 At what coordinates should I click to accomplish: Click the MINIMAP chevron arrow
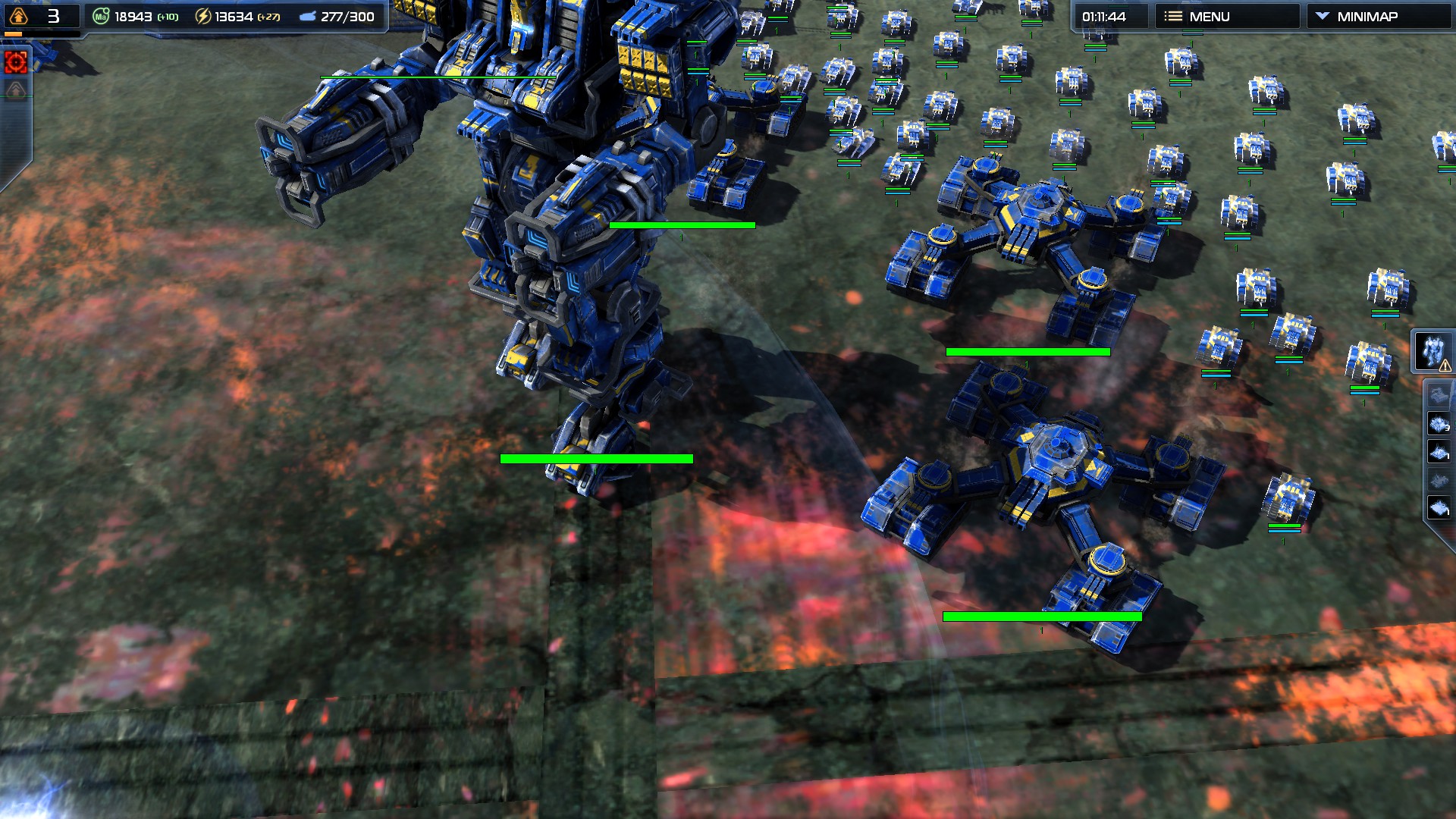(x=1323, y=15)
